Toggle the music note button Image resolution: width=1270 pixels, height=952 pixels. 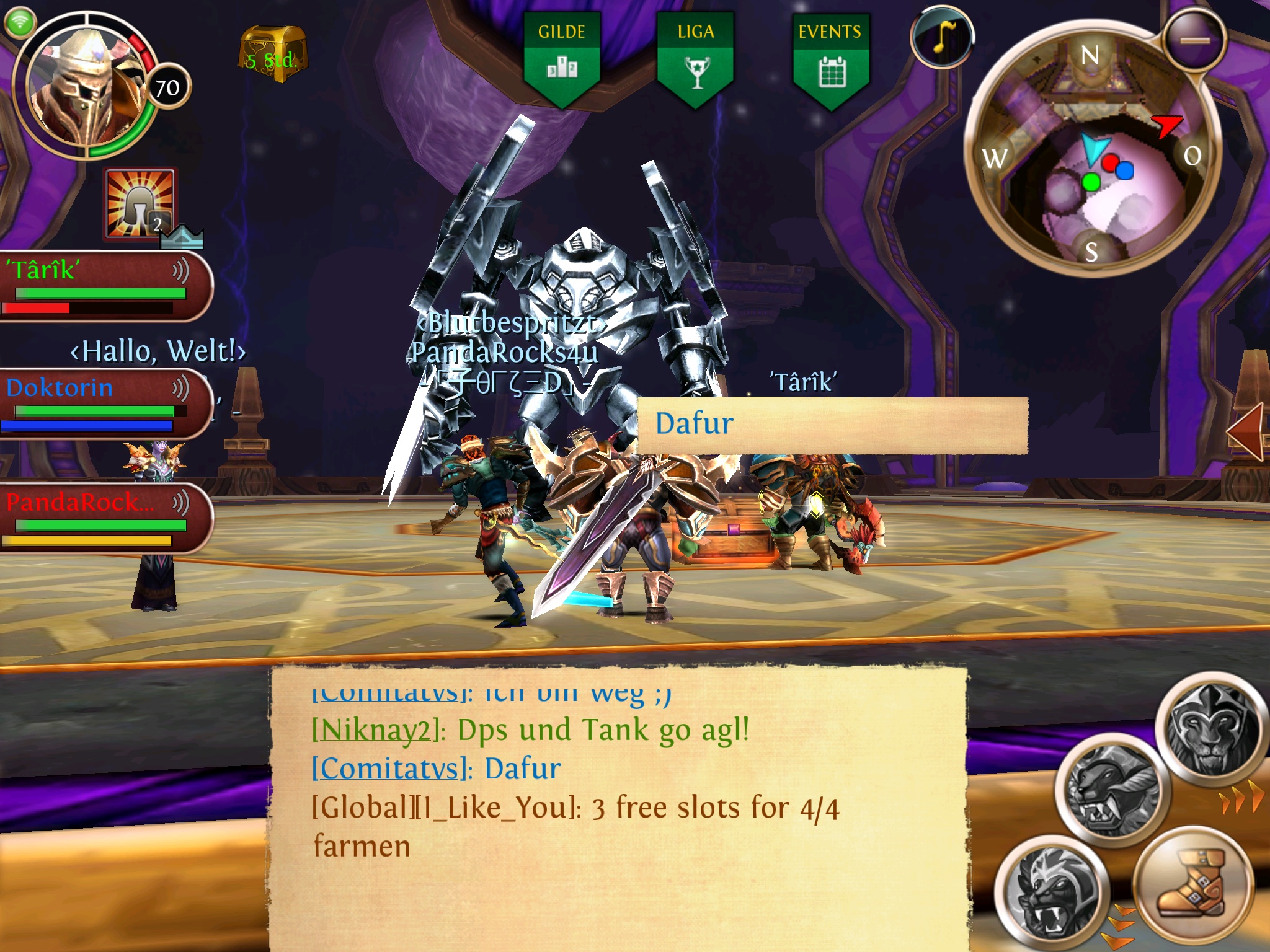[942, 37]
